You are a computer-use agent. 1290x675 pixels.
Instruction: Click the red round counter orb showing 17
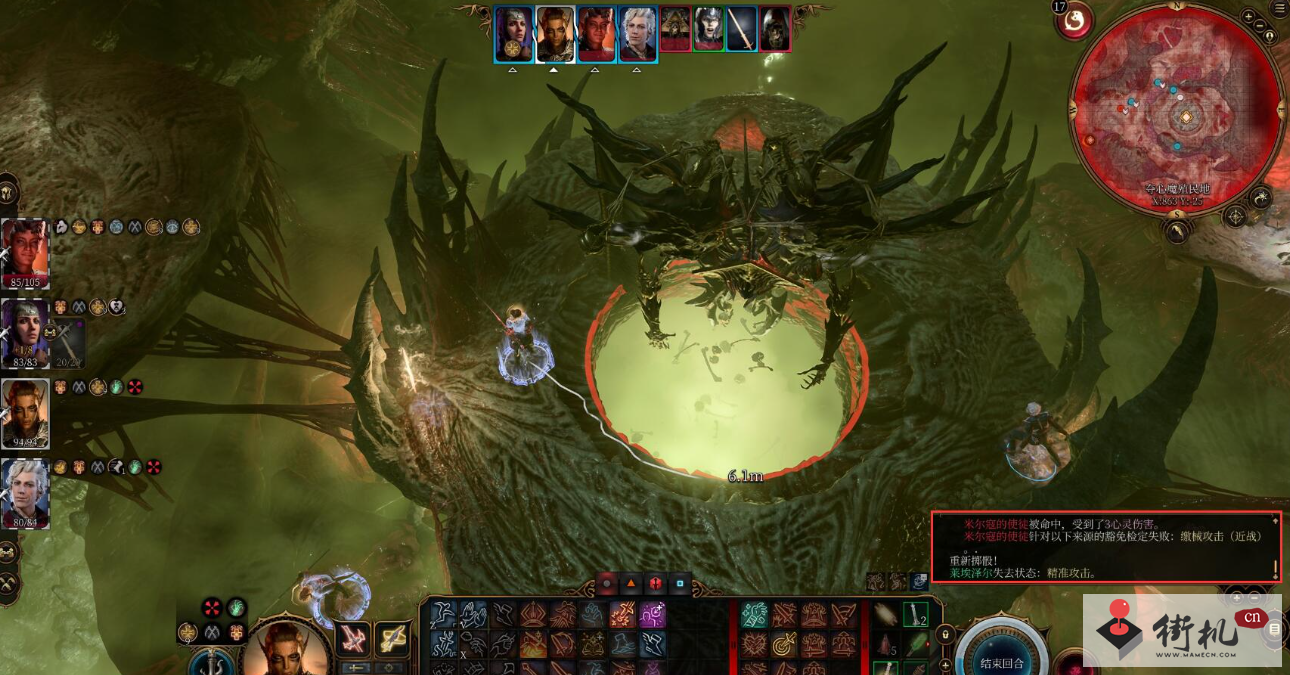[x=1075, y=21]
